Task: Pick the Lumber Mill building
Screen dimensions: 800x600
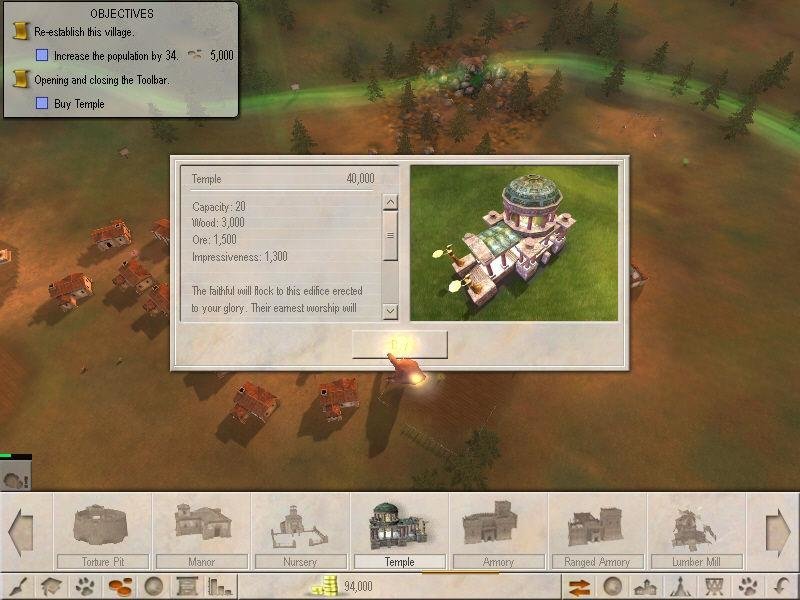Action: (696, 531)
